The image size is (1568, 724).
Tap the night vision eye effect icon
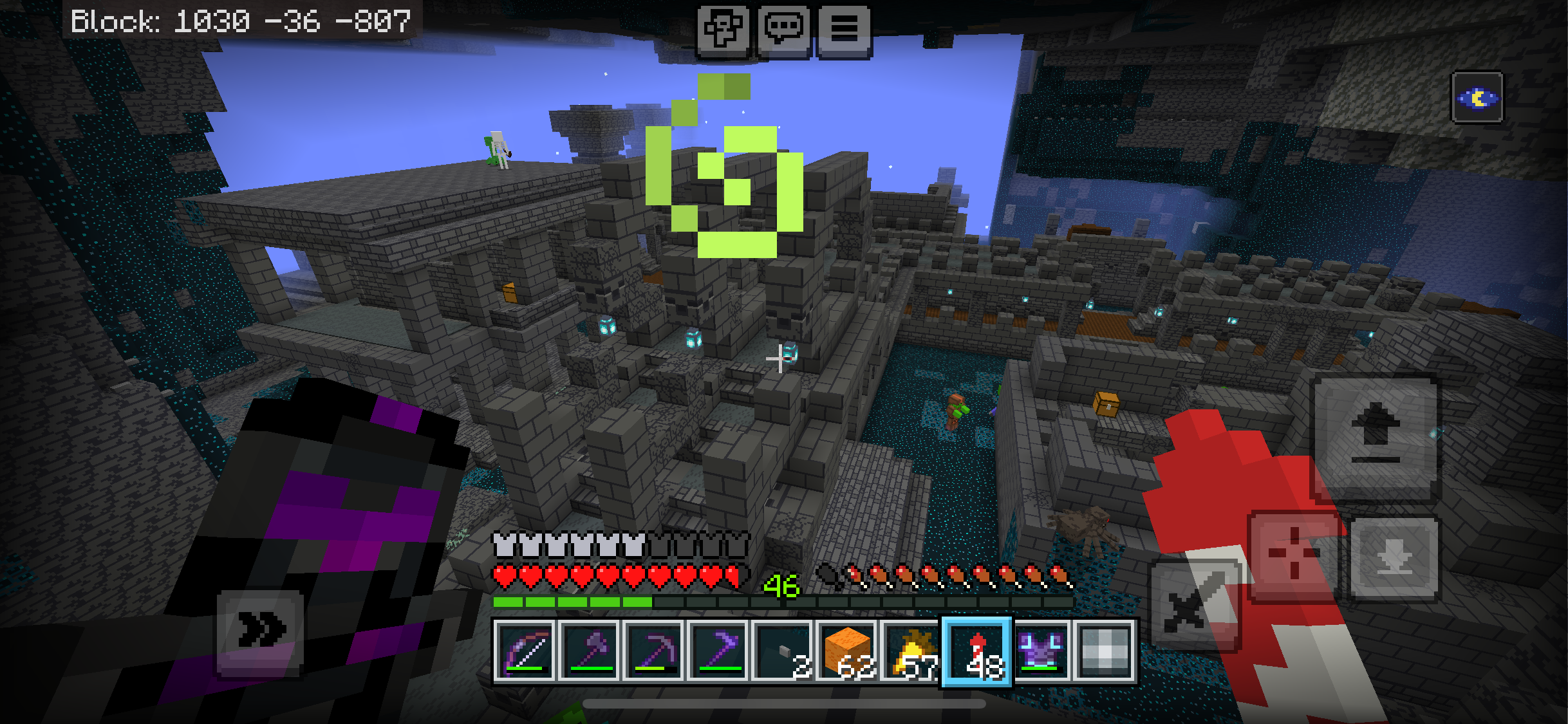click(x=1477, y=98)
